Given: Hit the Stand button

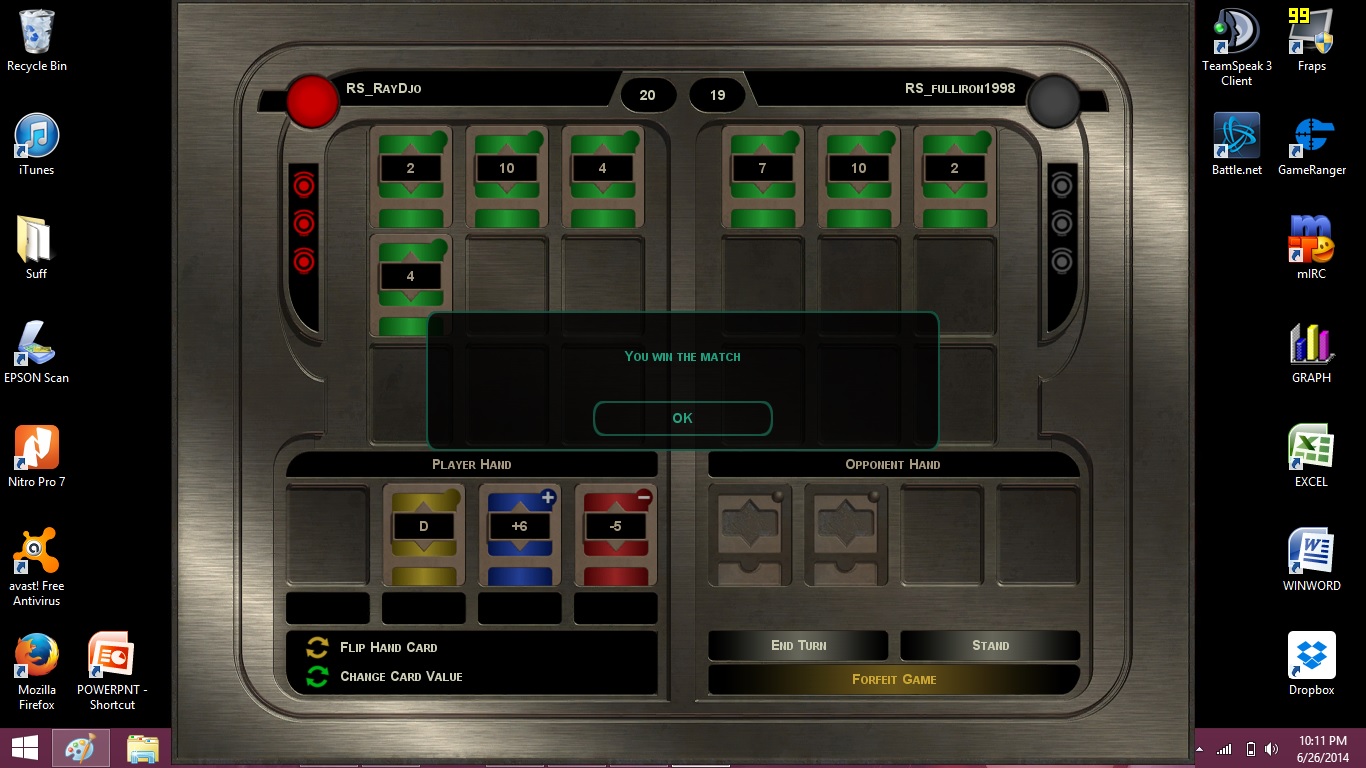Looking at the screenshot, I should point(990,645).
